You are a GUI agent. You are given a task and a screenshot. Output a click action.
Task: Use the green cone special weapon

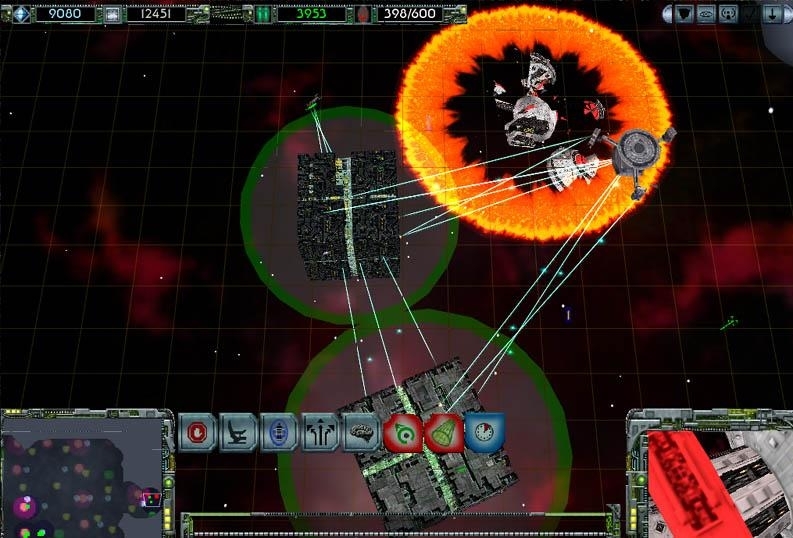coord(441,433)
